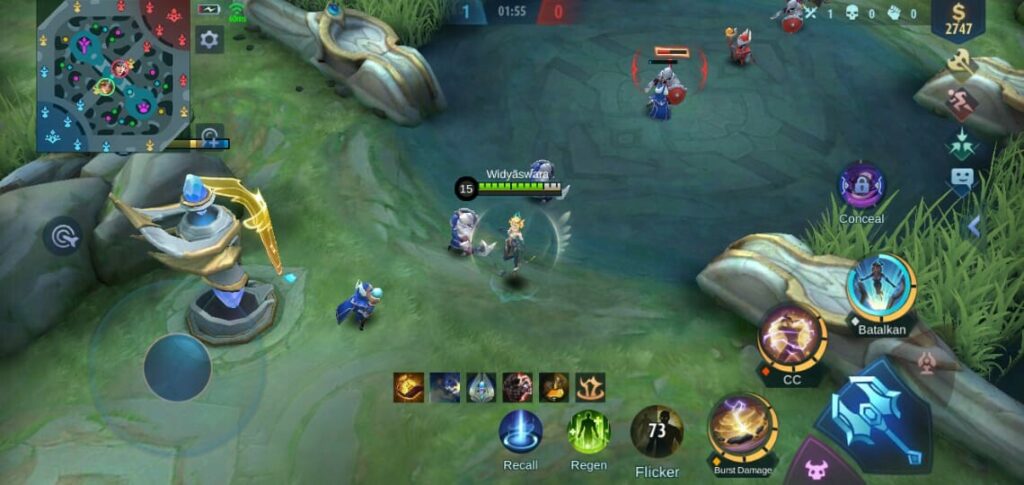
Task: Open the shop via gold counter
Action: pyautogui.click(x=957, y=20)
